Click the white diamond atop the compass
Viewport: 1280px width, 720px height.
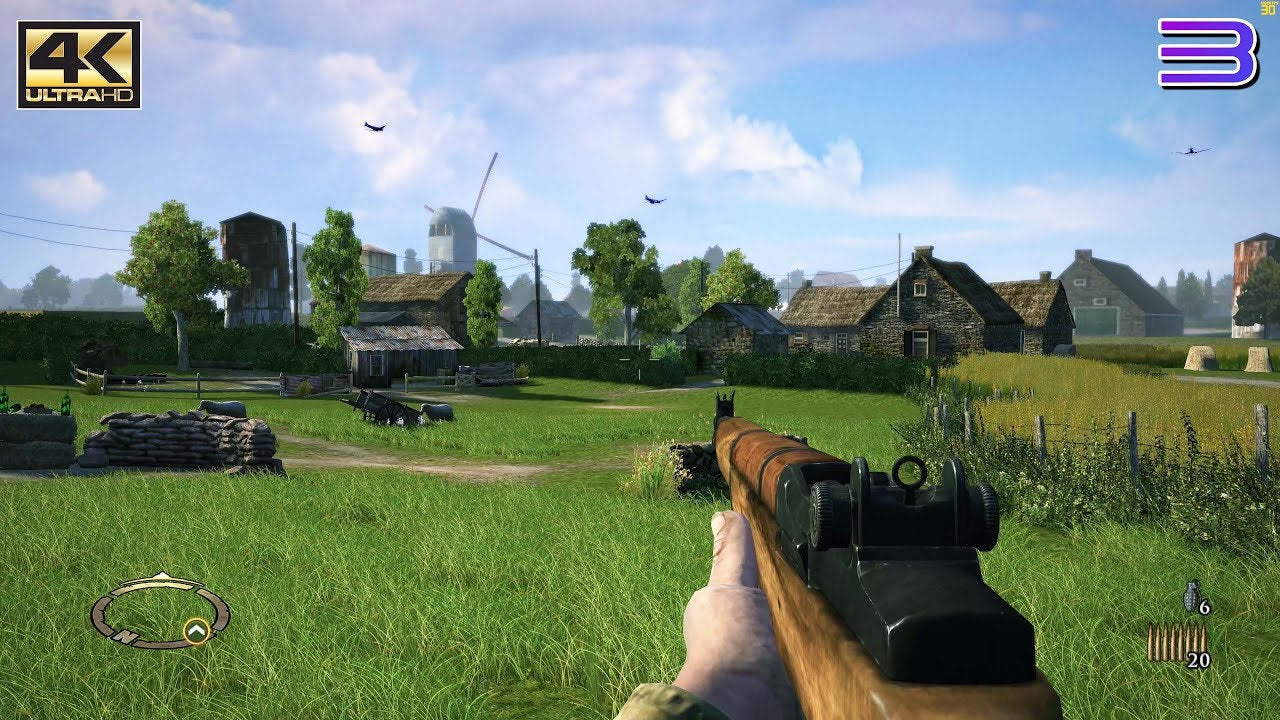pyautogui.click(x=162, y=575)
